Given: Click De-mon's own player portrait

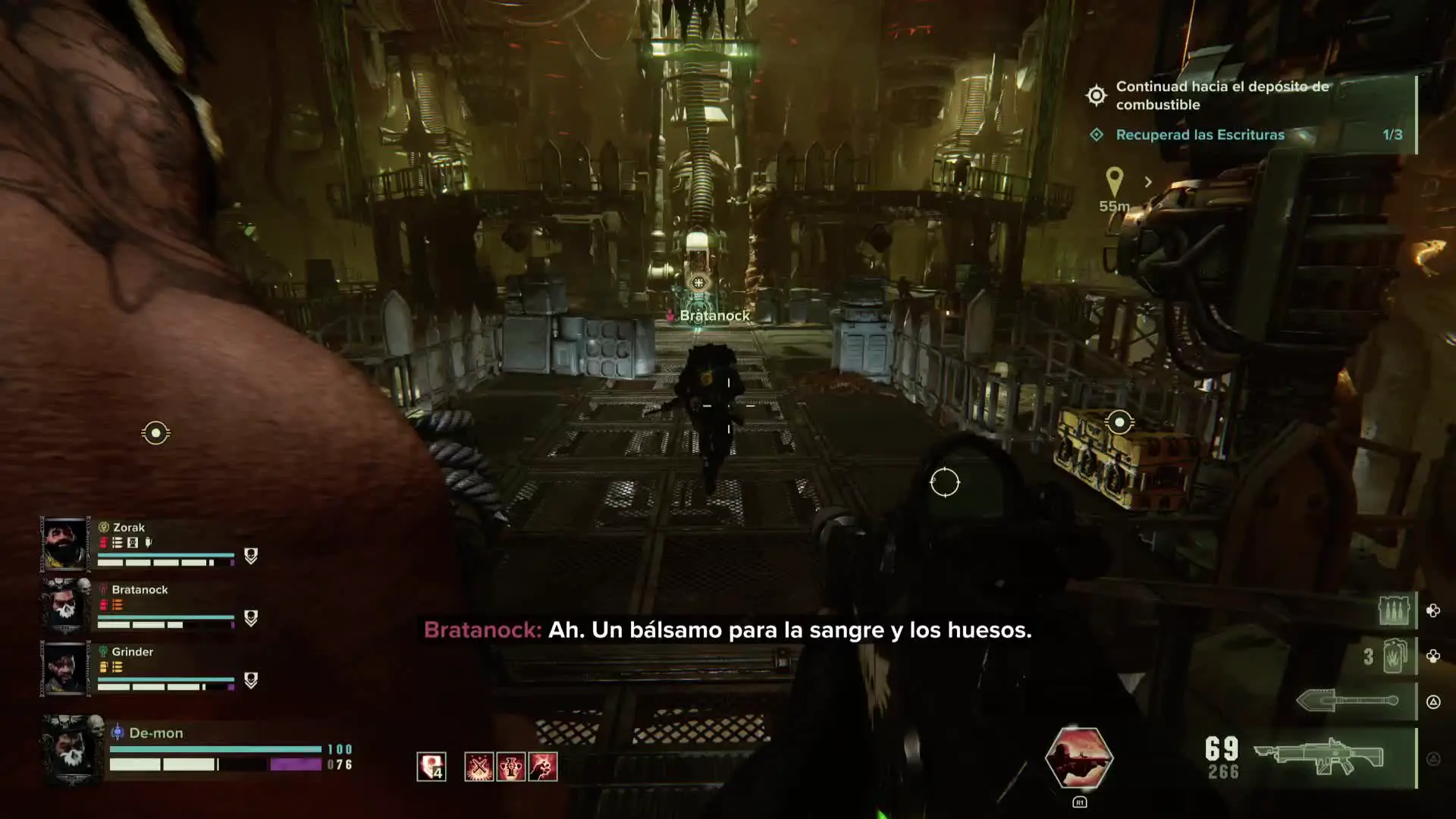Looking at the screenshot, I should [73, 749].
